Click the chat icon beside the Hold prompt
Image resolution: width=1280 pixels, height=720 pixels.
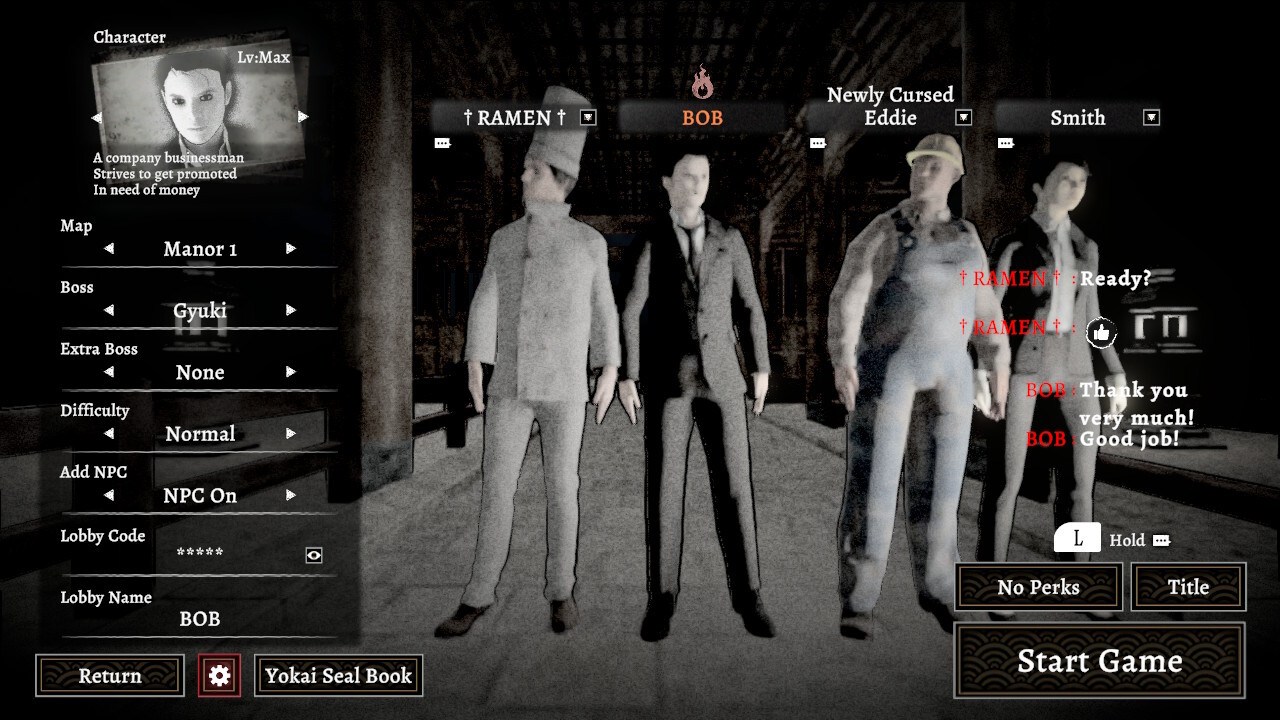coord(1163,540)
